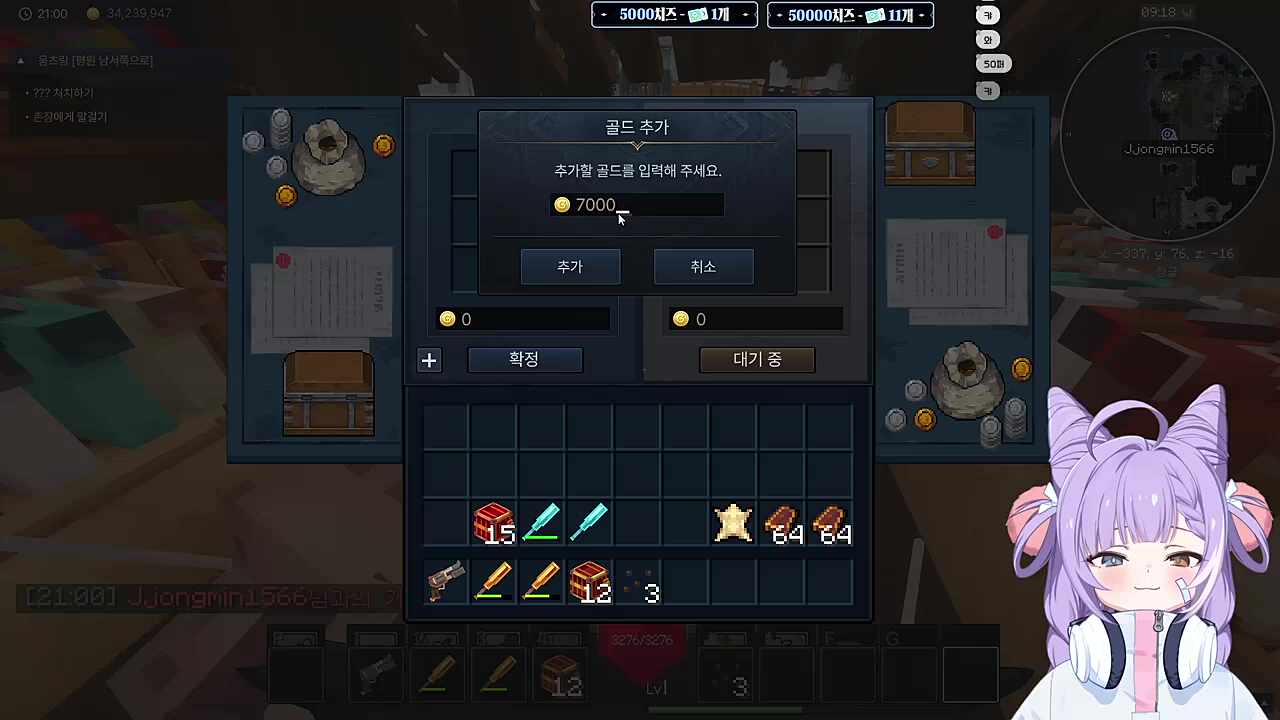Select an orange pen item in inventory
Screen dimensions: 1280x720
coord(493,580)
